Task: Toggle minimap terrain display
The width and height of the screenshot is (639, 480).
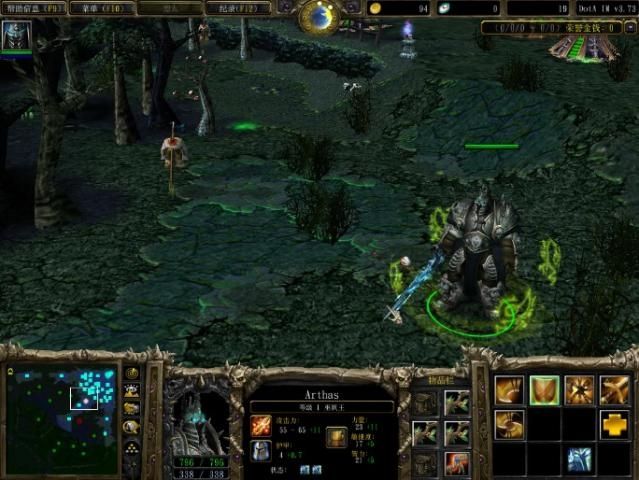Action: 131,391
